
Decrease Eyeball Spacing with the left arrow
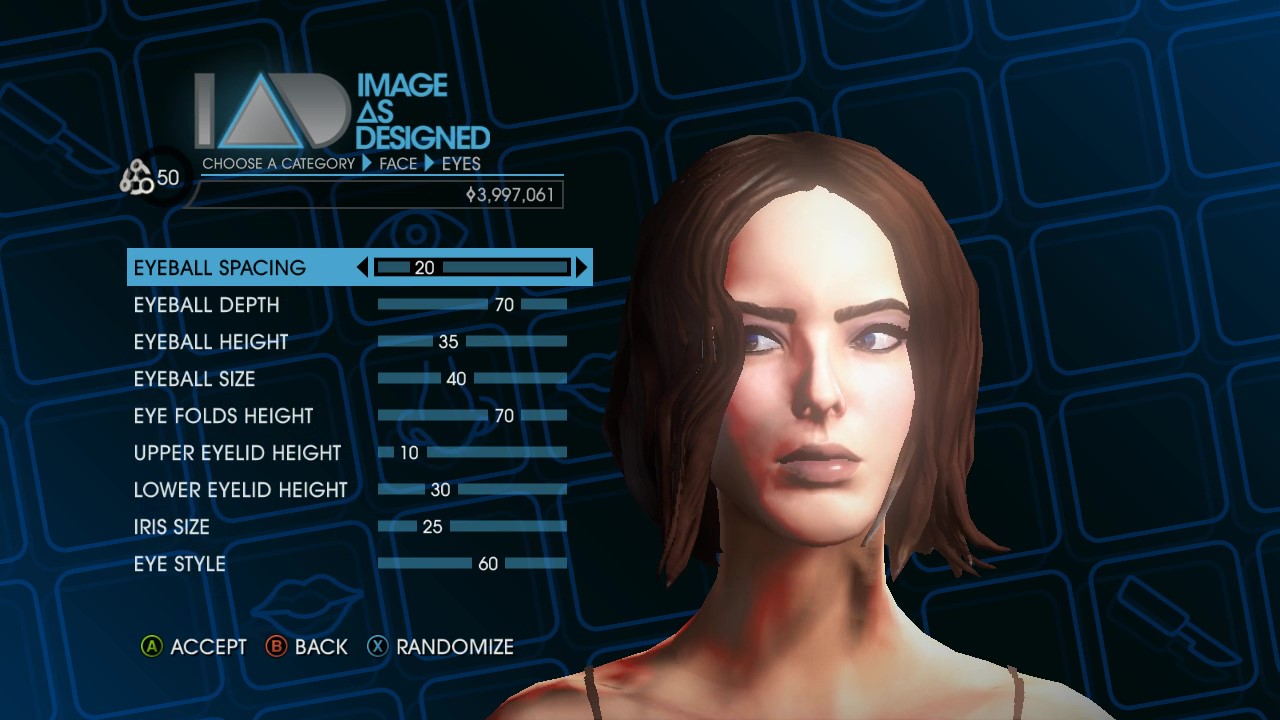click(x=363, y=268)
